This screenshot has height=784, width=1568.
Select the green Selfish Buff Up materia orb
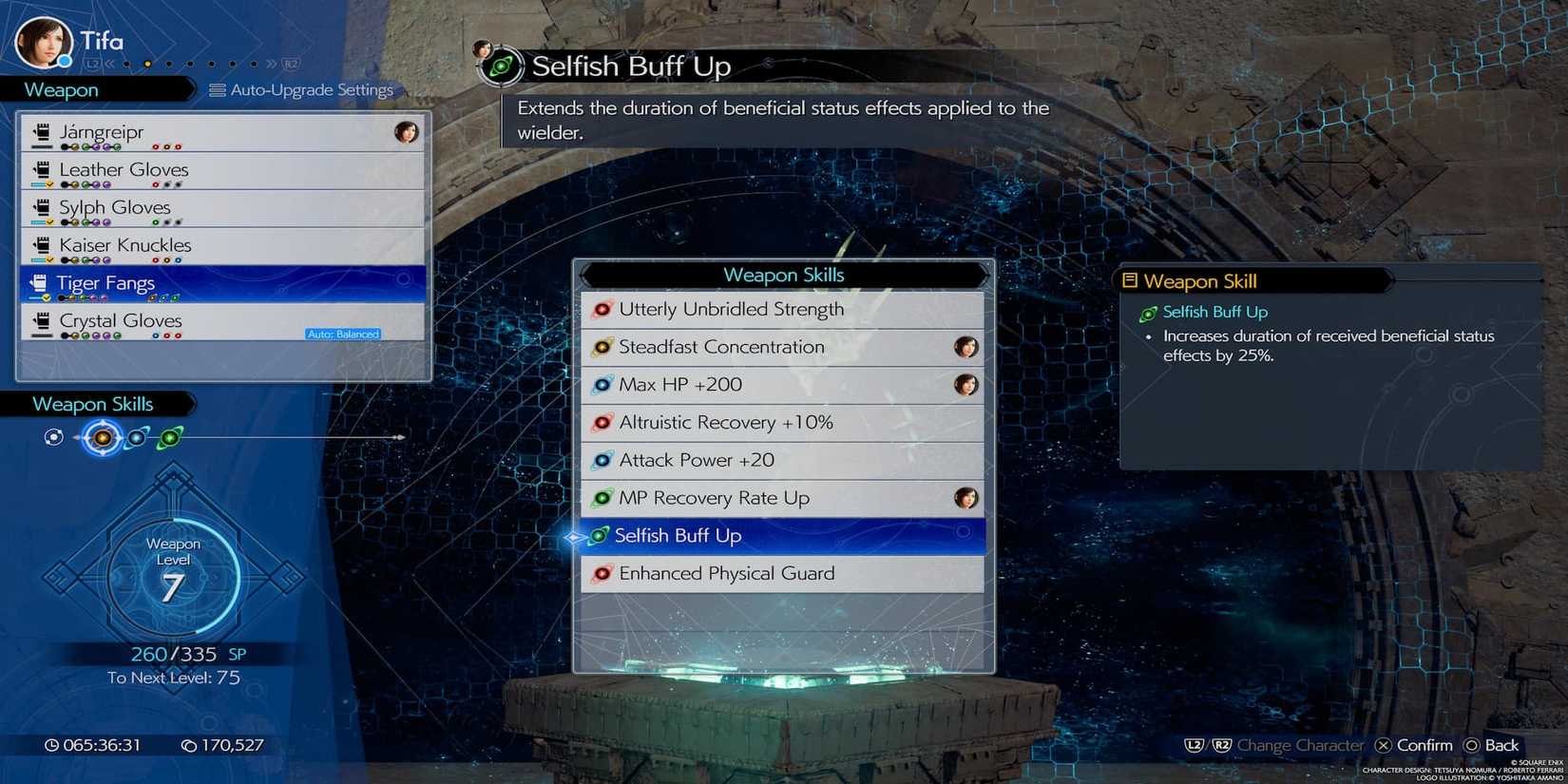[599, 535]
